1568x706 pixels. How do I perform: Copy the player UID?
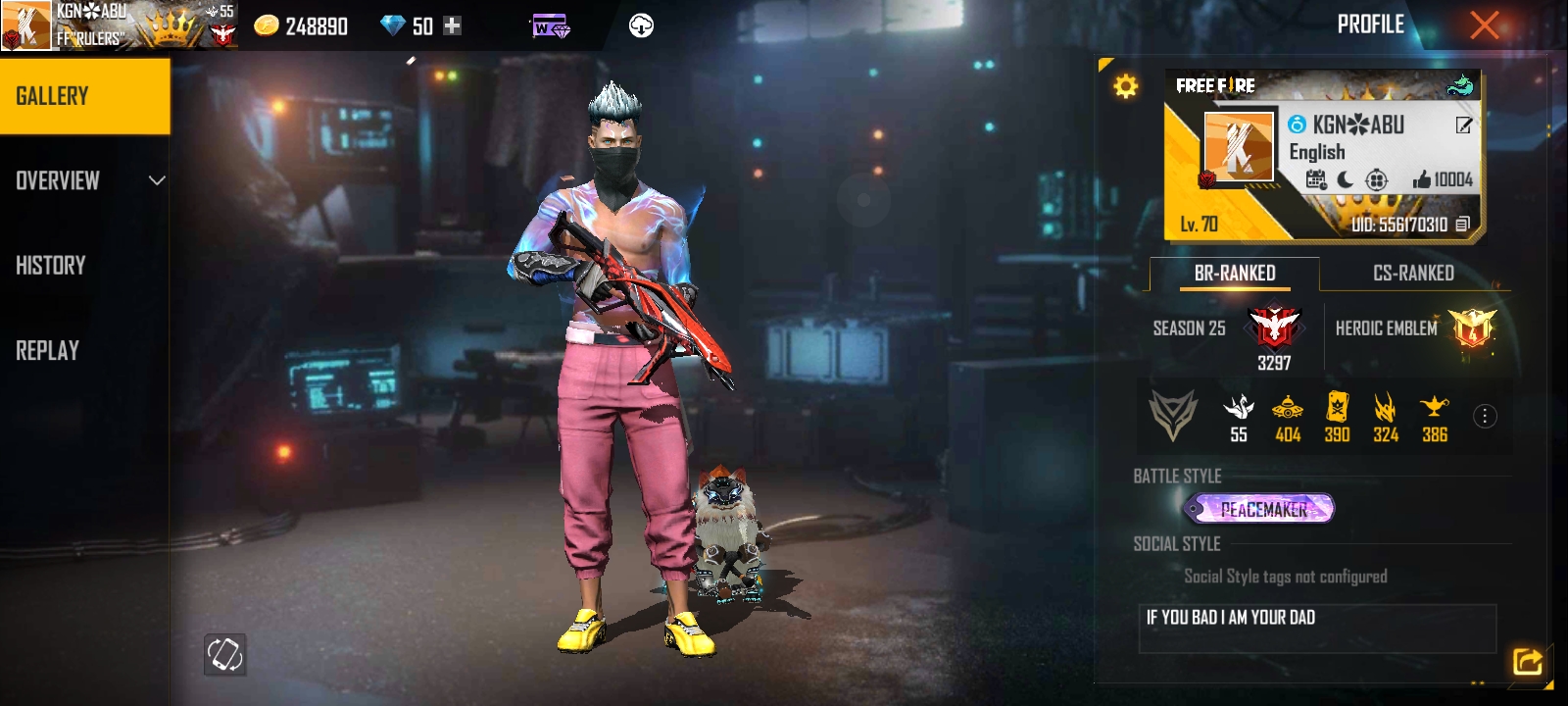1463,225
